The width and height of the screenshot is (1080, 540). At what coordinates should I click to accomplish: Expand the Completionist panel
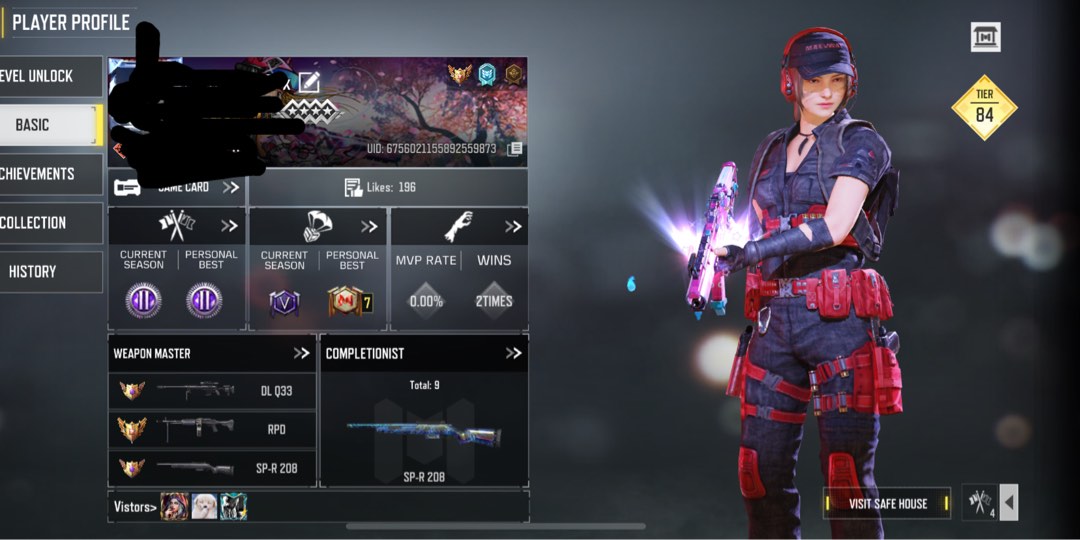point(513,353)
